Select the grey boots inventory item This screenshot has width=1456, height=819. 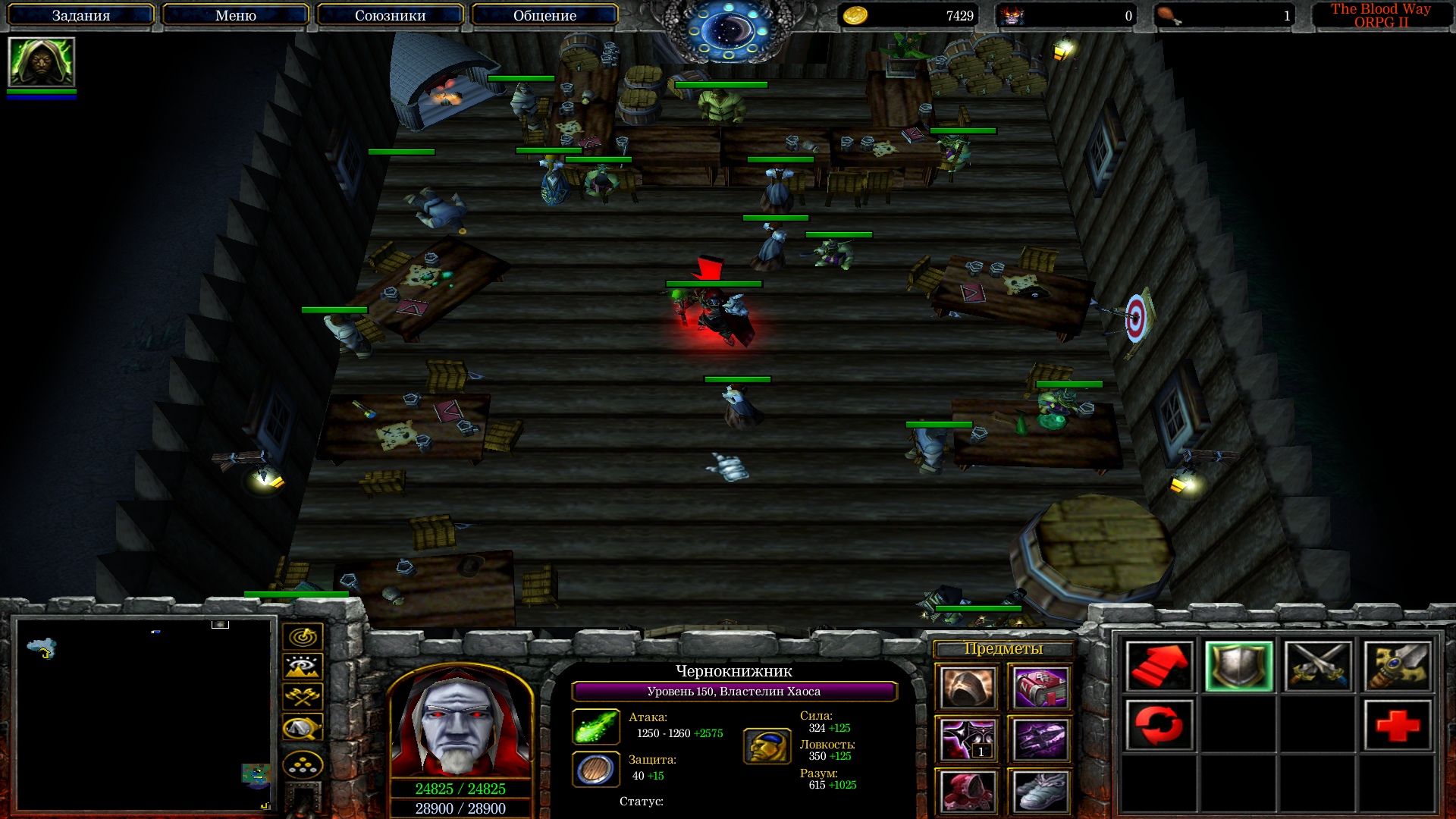1040,791
